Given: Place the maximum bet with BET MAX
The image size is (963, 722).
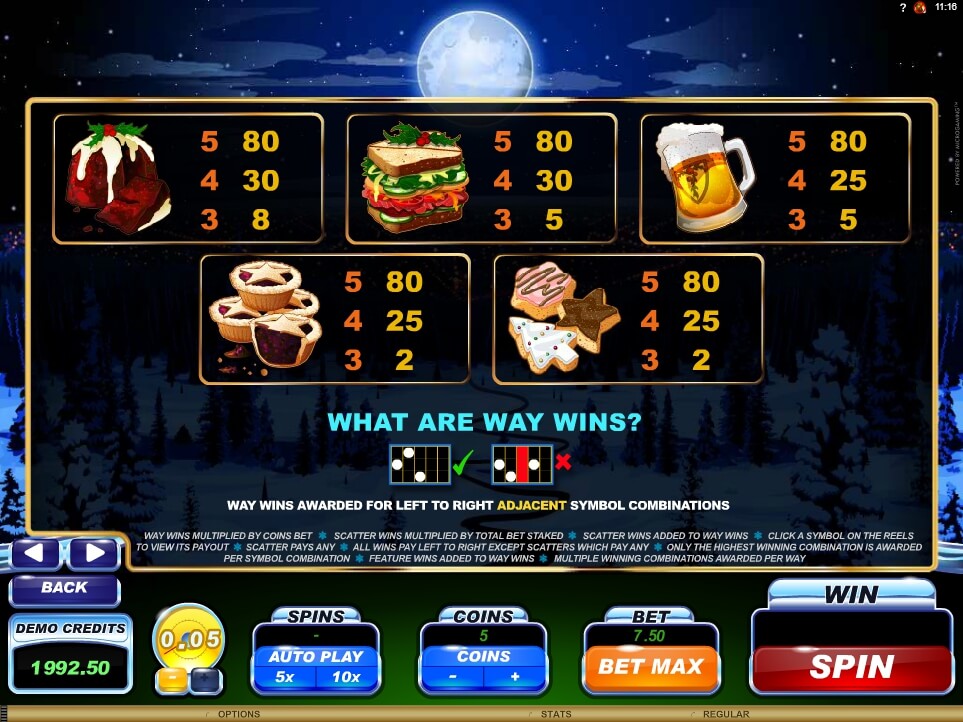Looking at the screenshot, I should [x=650, y=666].
